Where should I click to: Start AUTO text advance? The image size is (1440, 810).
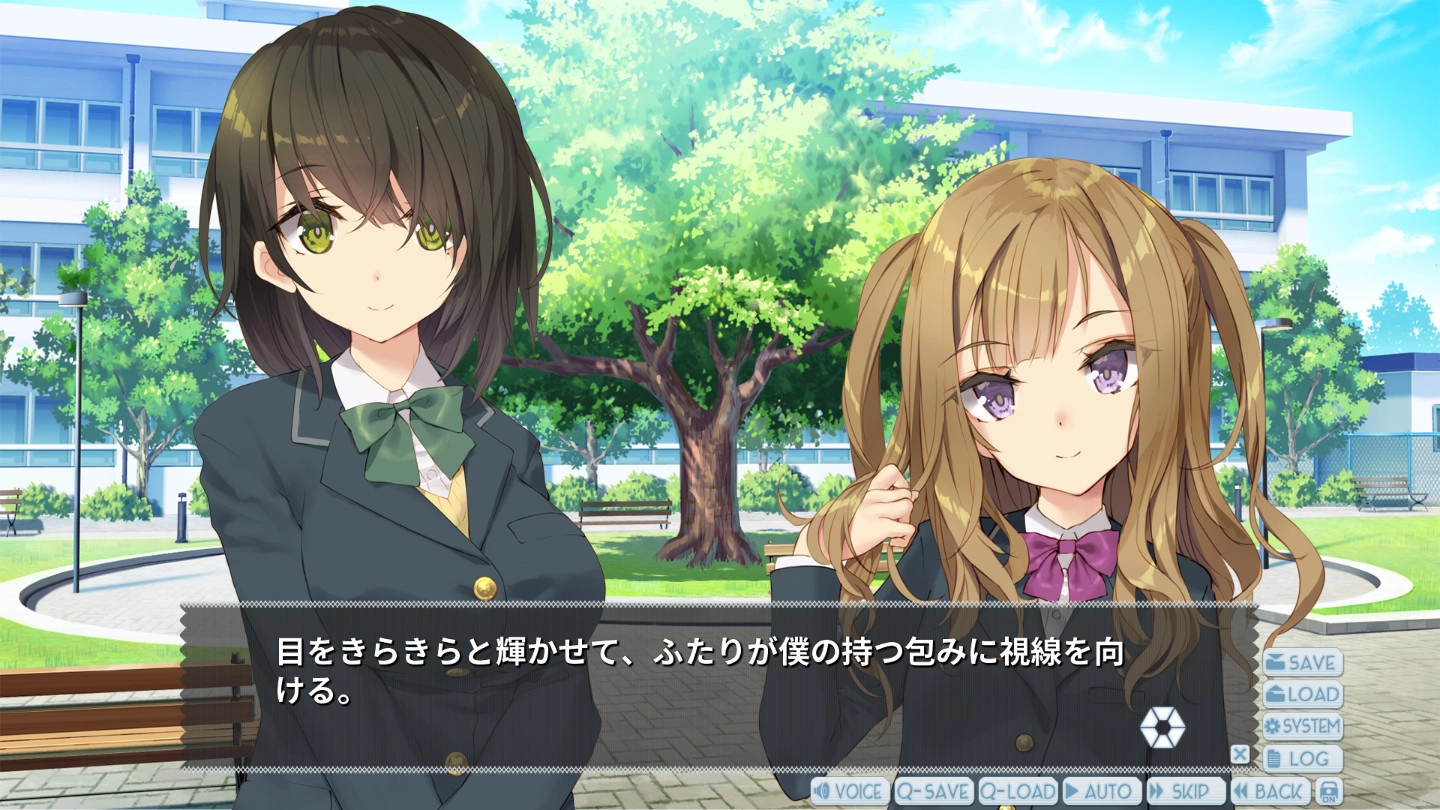[x=1101, y=791]
